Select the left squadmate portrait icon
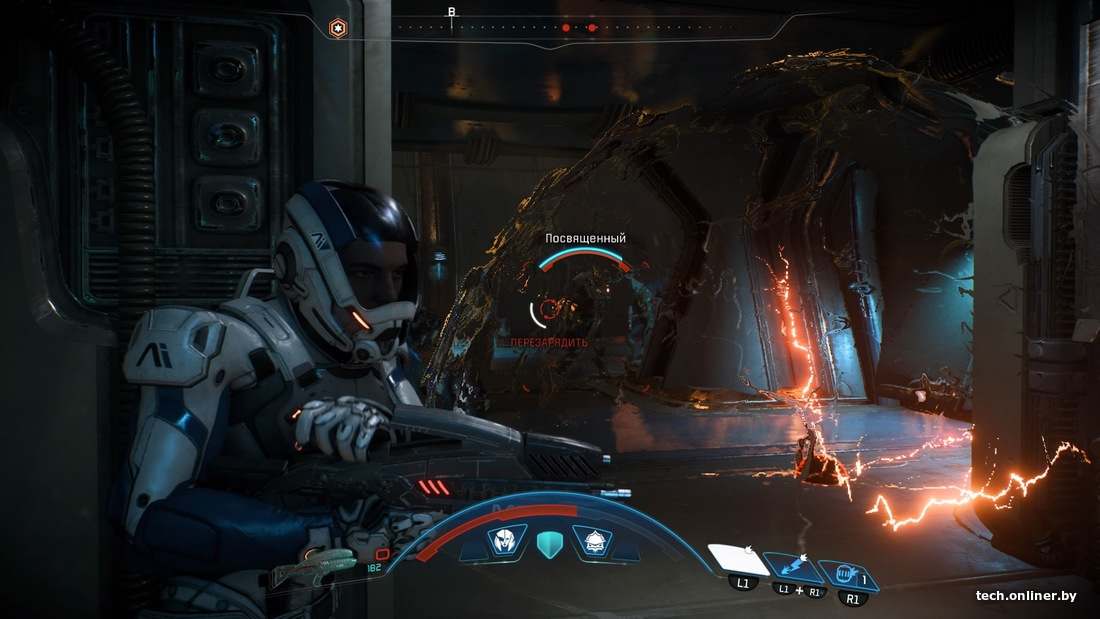 [506, 542]
